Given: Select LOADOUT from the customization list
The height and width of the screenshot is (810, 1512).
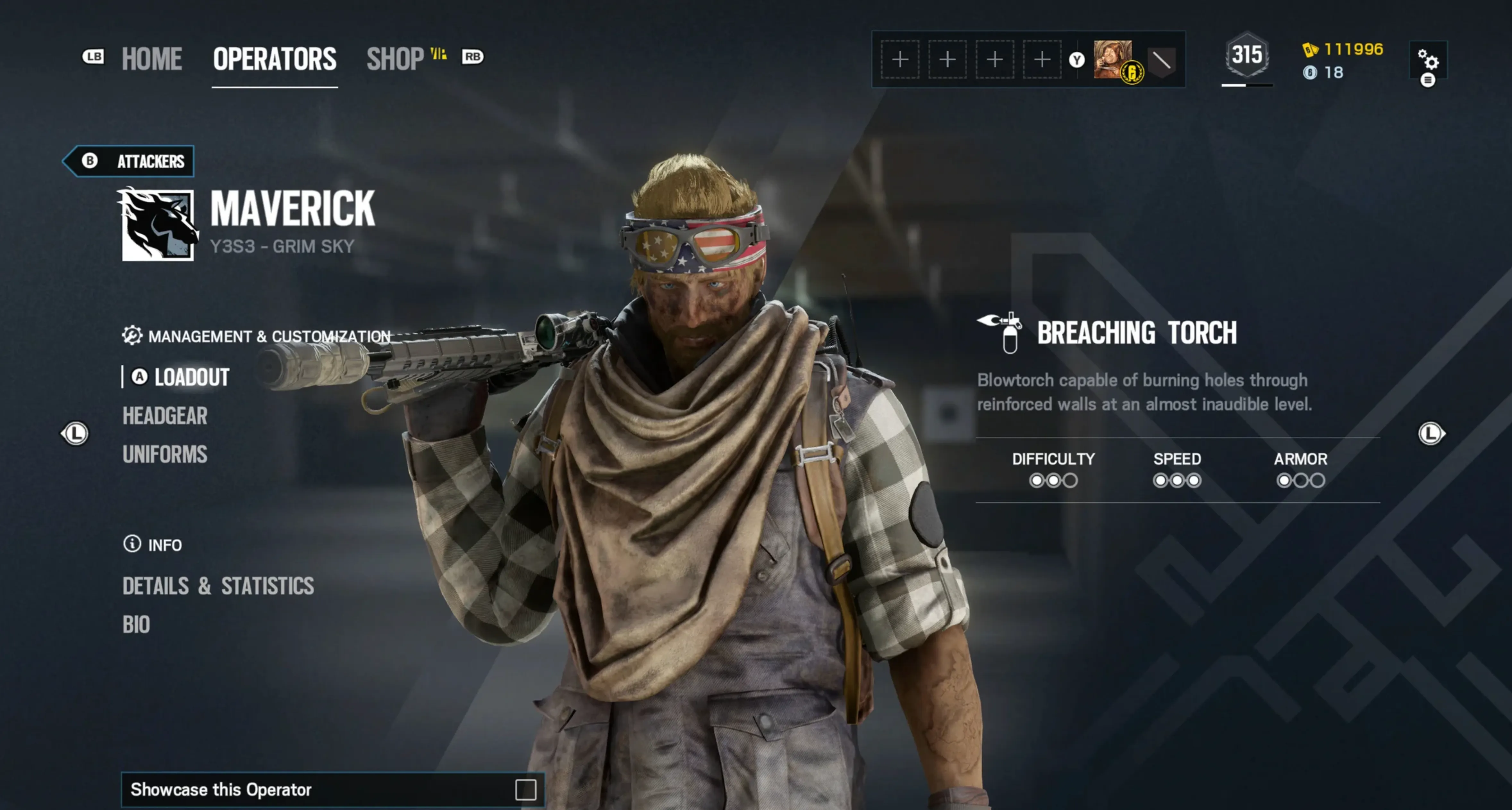Looking at the screenshot, I should tap(190, 377).
